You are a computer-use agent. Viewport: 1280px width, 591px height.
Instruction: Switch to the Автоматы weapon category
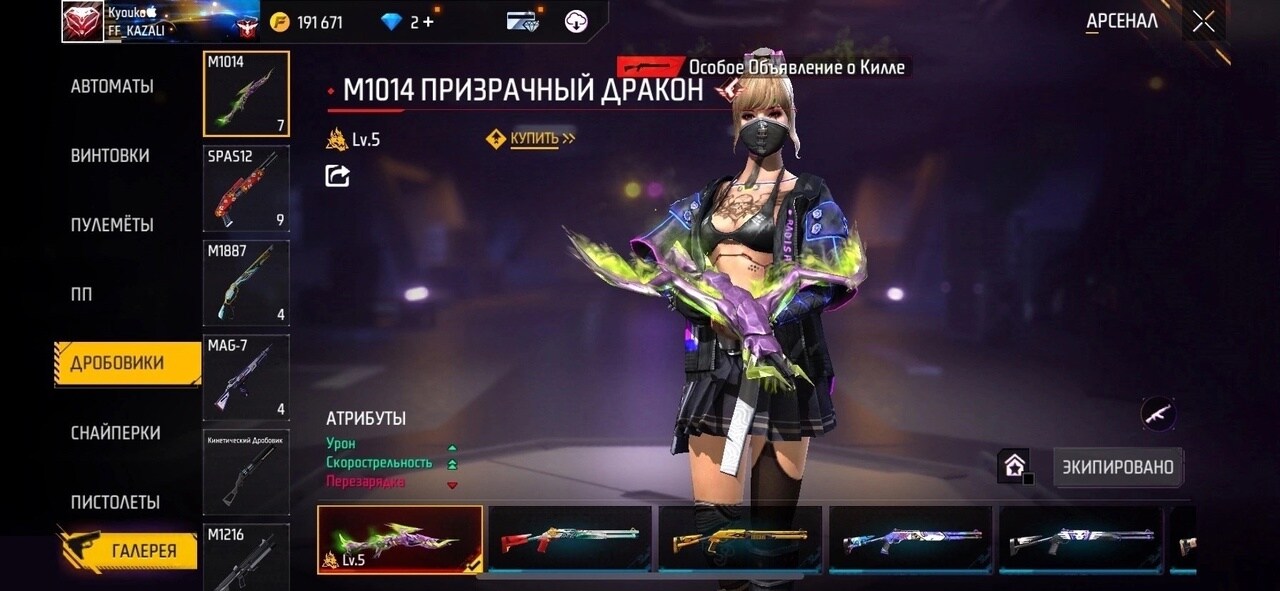click(112, 87)
